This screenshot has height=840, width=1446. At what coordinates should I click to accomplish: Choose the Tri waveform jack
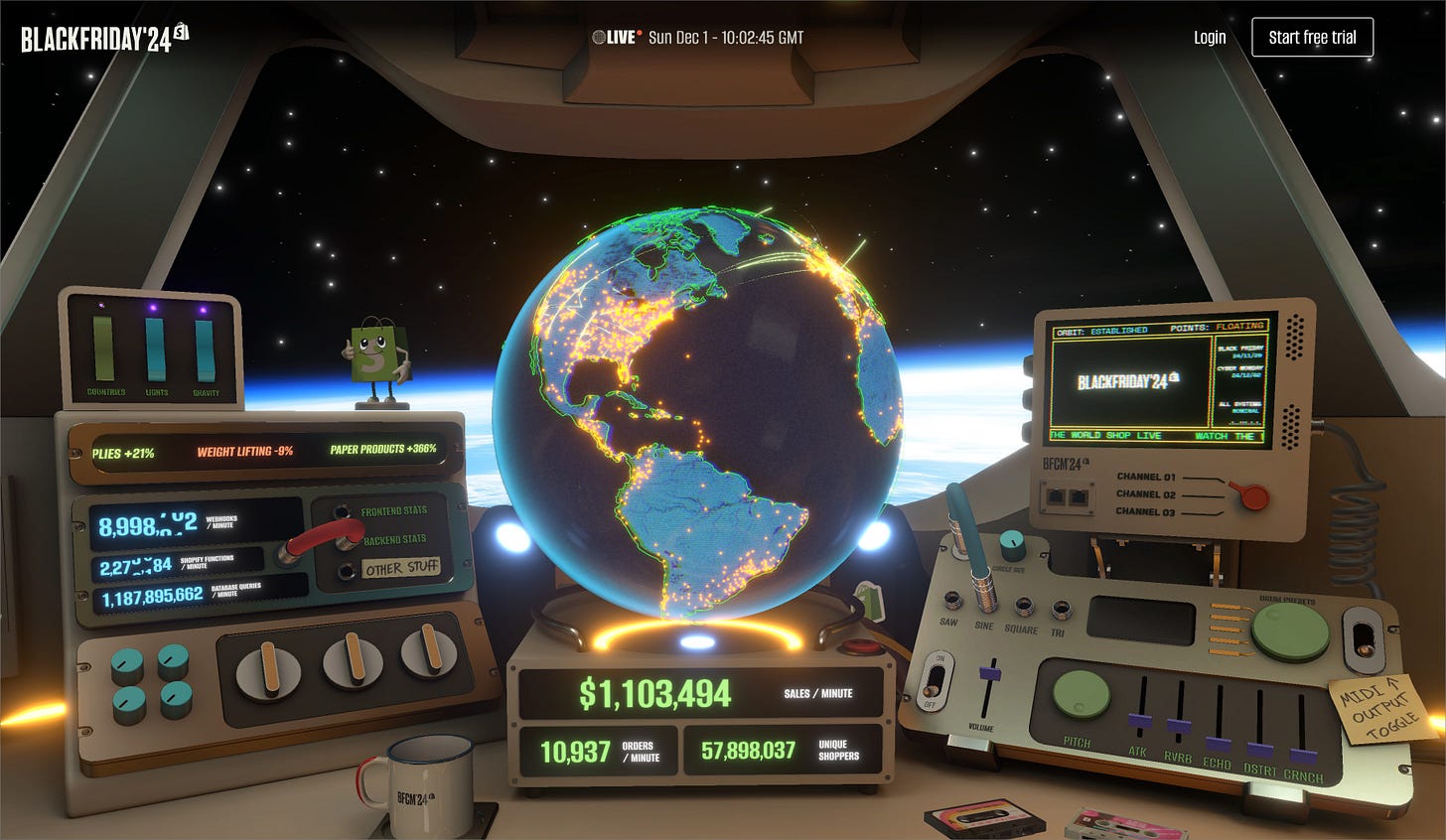(x=1060, y=609)
